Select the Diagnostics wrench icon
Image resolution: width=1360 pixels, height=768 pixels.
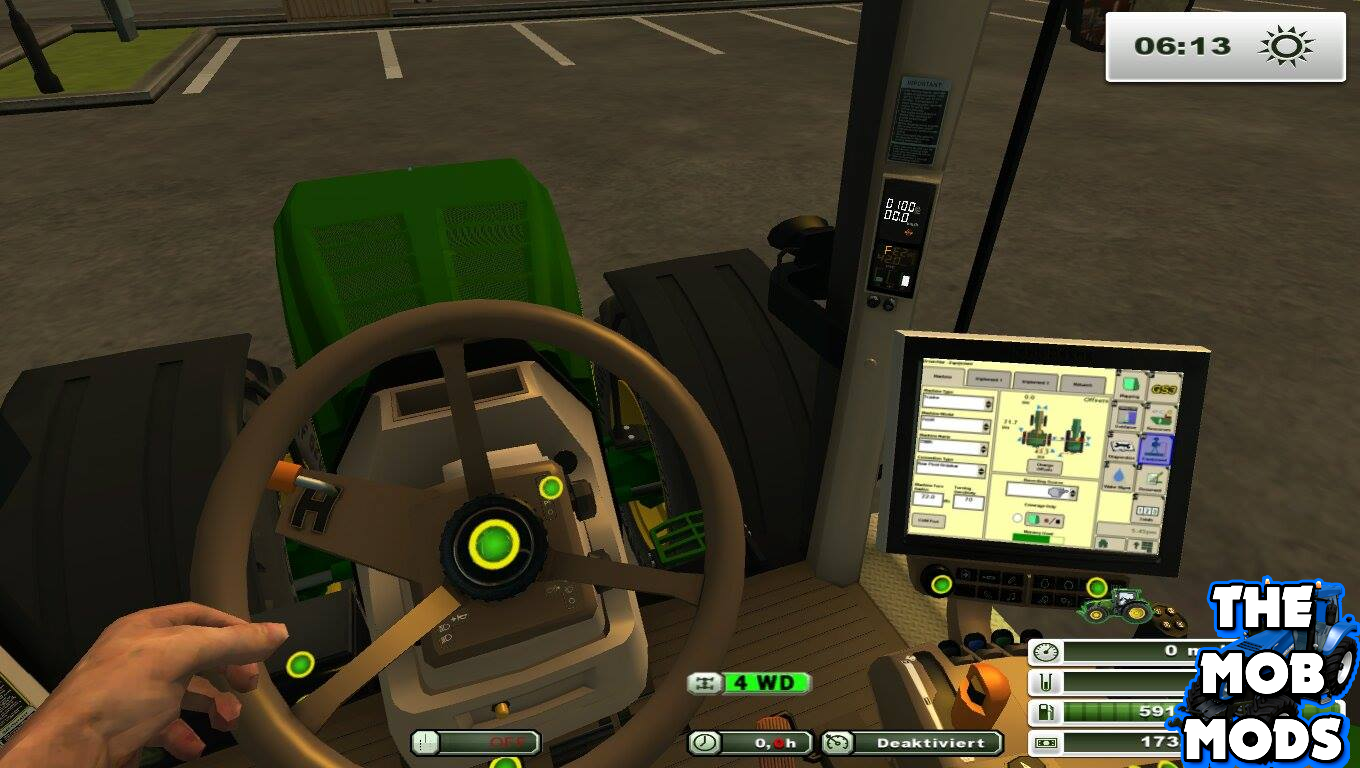click(1123, 447)
